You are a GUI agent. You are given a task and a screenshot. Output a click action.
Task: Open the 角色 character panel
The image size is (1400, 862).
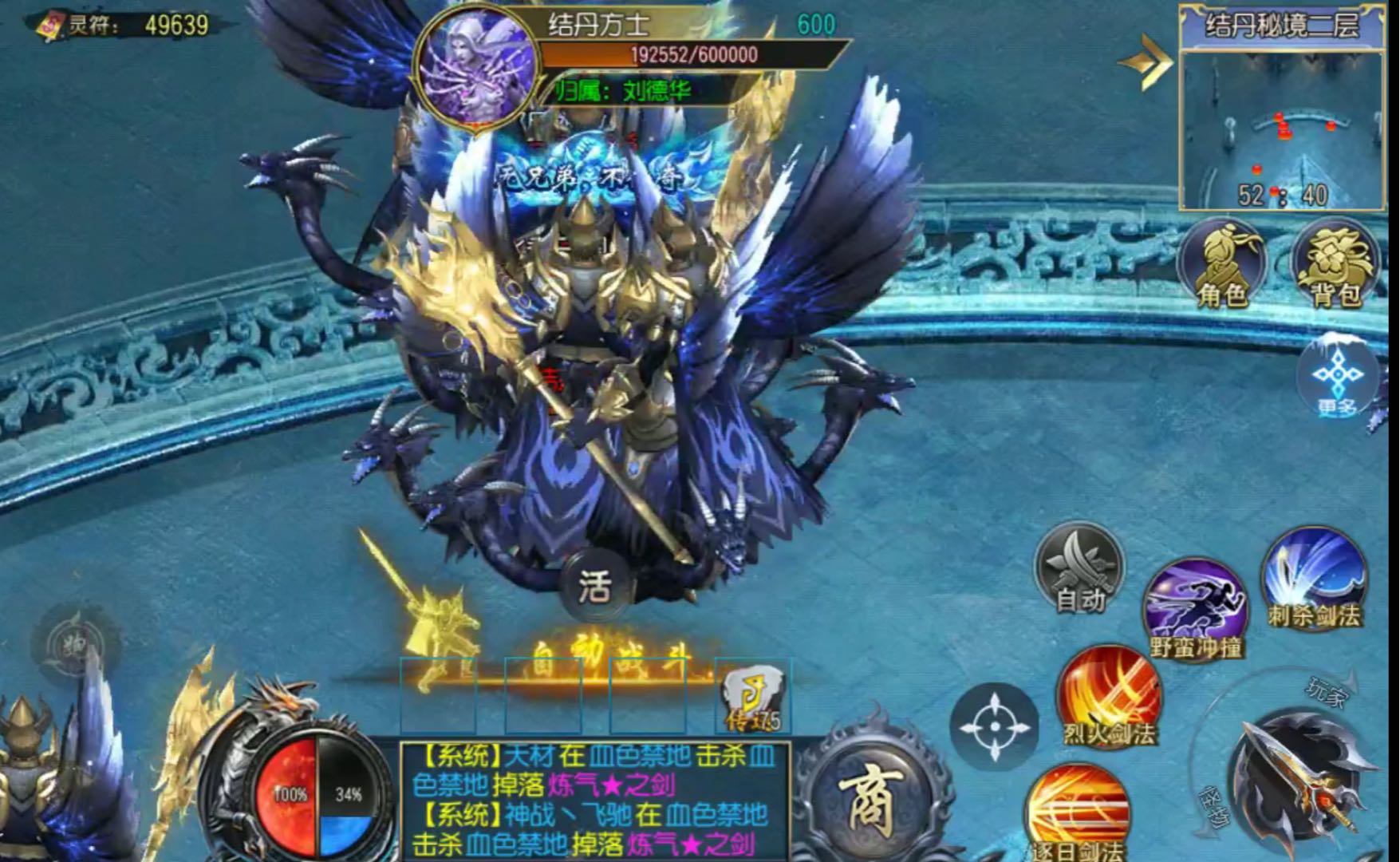[1221, 264]
